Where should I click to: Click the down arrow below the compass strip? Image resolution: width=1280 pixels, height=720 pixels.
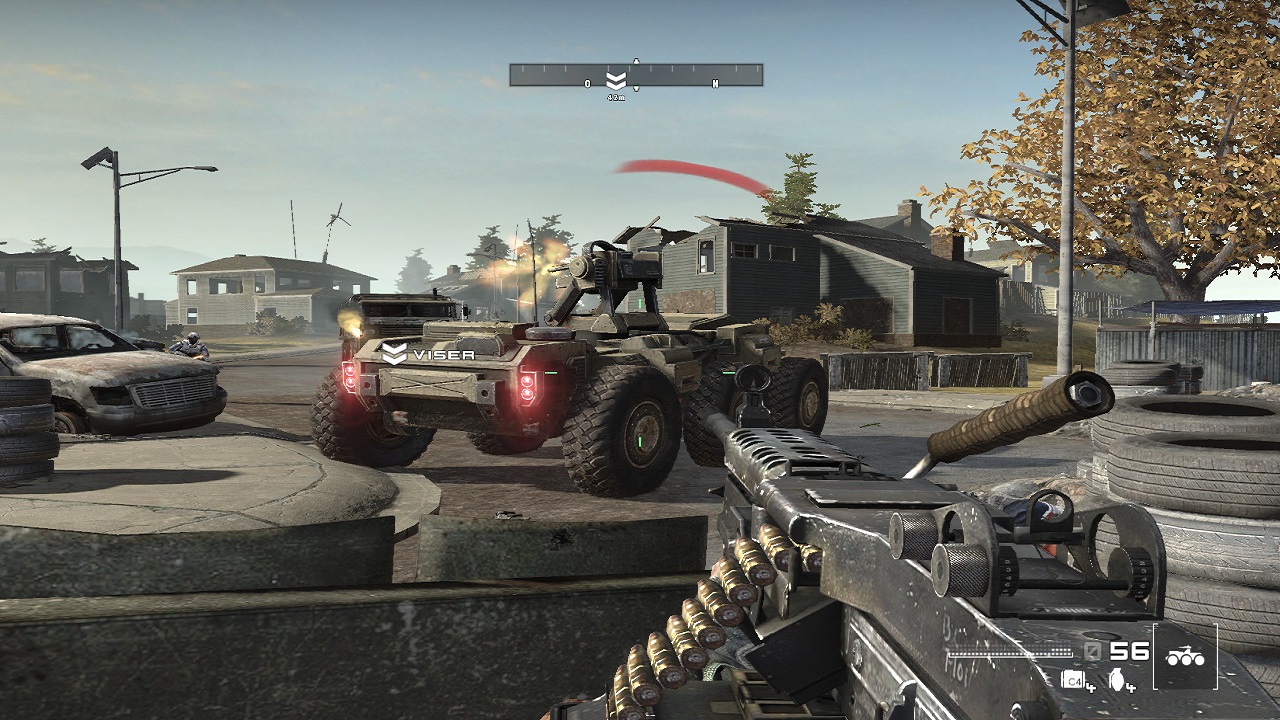(636, 88)
